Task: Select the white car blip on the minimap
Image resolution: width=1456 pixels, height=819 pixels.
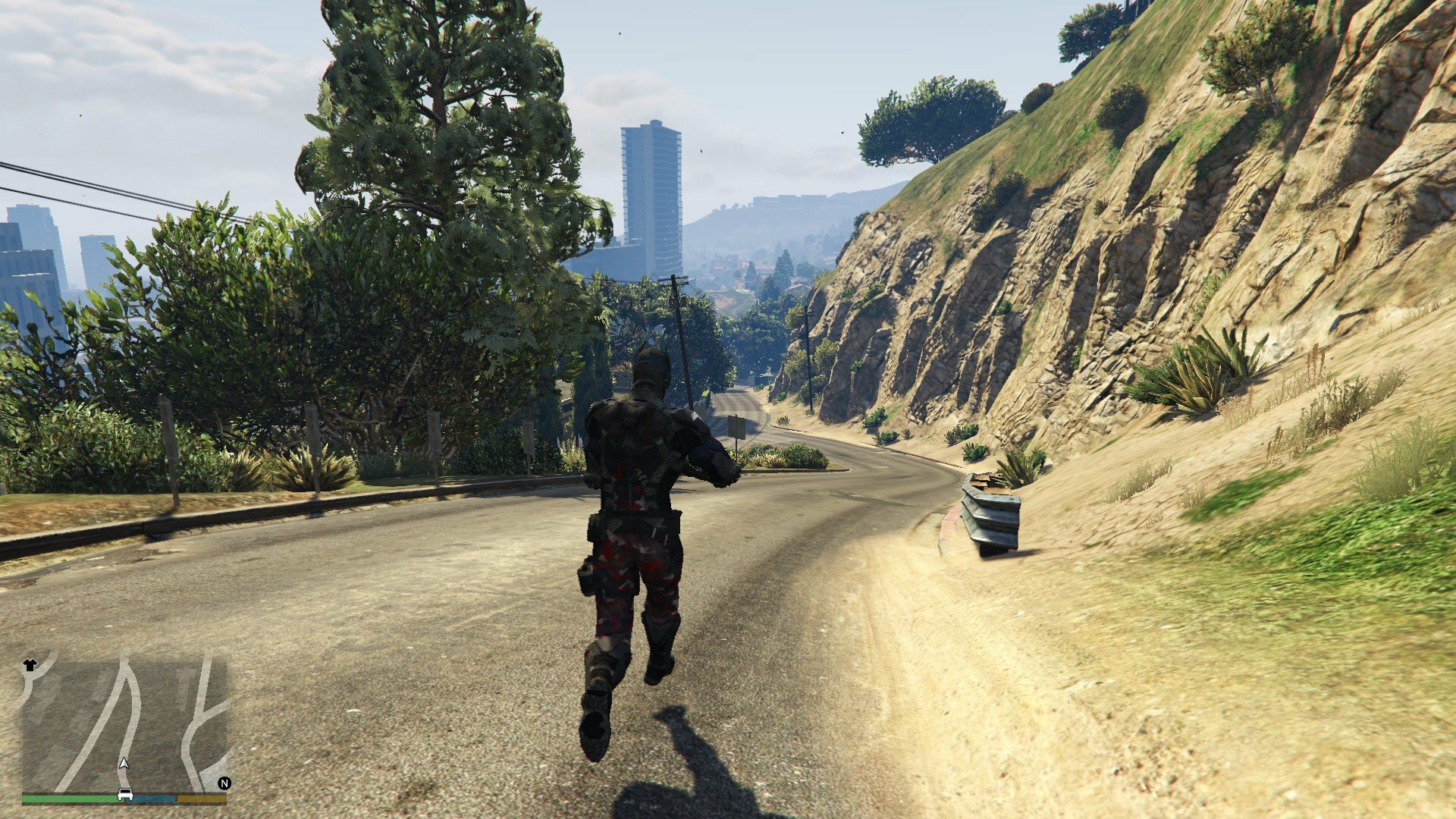Action: (x=125, y=795)
